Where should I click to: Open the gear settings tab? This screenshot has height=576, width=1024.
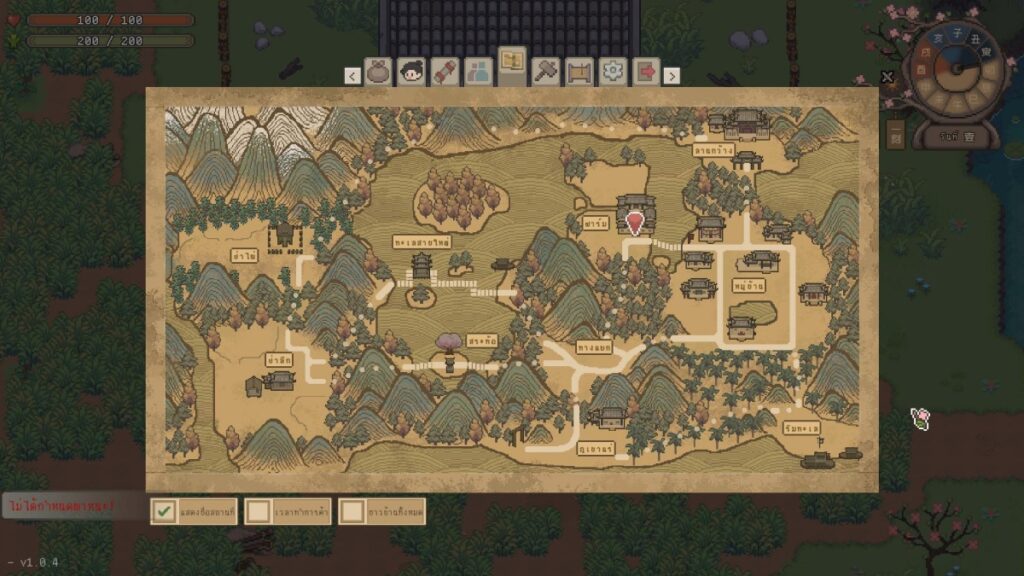tap(612, 72)
